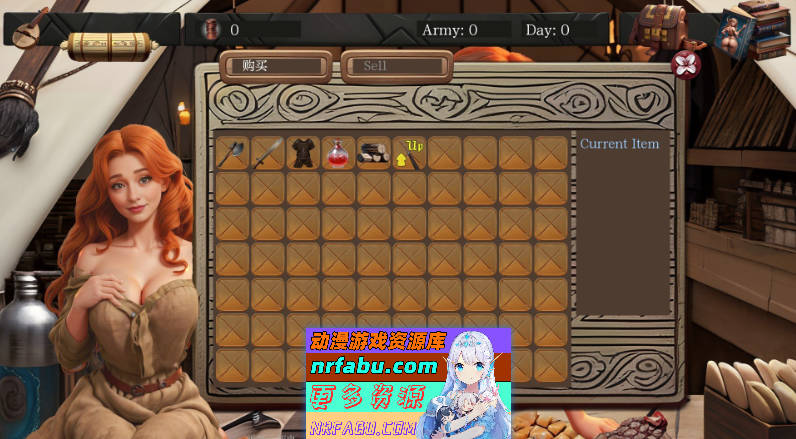Viewport: 796px width, 439px height.
Task: Pick the dark armor item slot
Action: click(x=303, y=153)
